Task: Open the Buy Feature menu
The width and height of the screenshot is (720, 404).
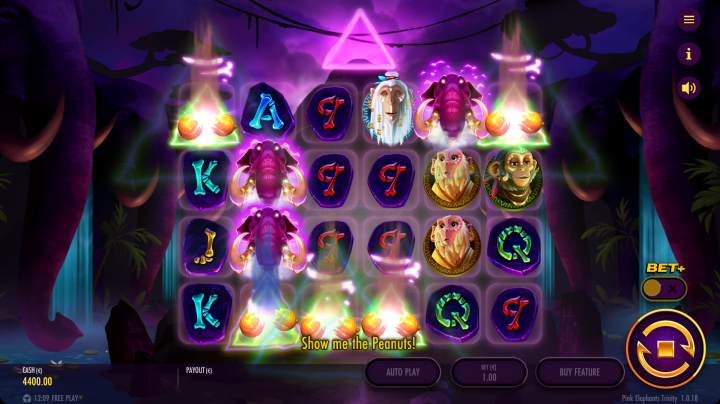Action: (580, 372)
